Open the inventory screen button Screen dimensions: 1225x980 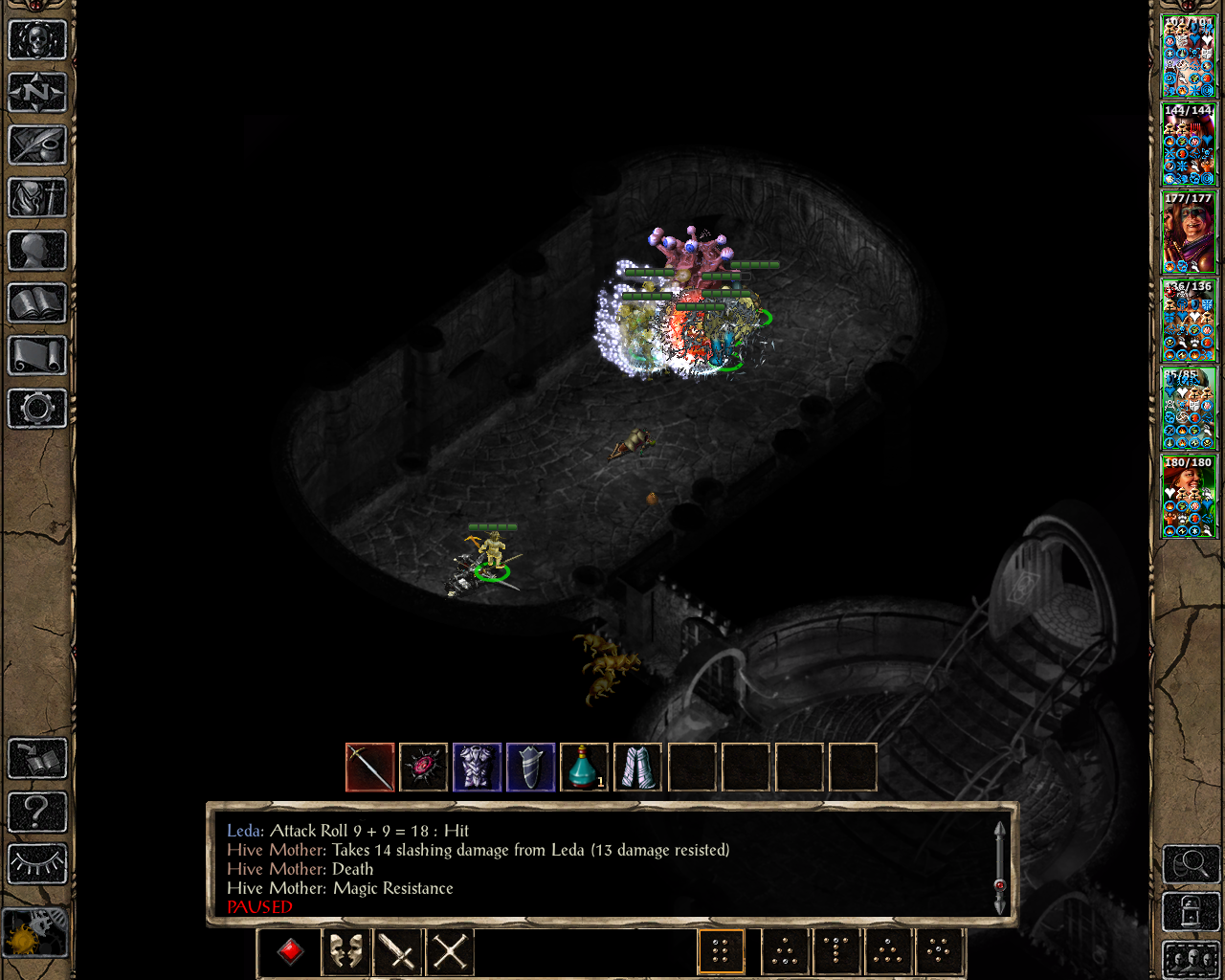(x=37, y=198)
